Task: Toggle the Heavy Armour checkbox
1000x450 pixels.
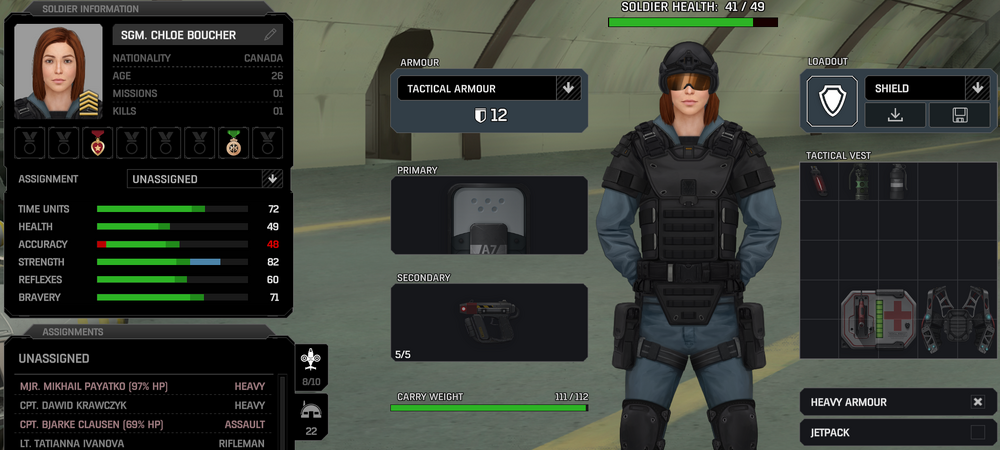Action: pos(977,402)
